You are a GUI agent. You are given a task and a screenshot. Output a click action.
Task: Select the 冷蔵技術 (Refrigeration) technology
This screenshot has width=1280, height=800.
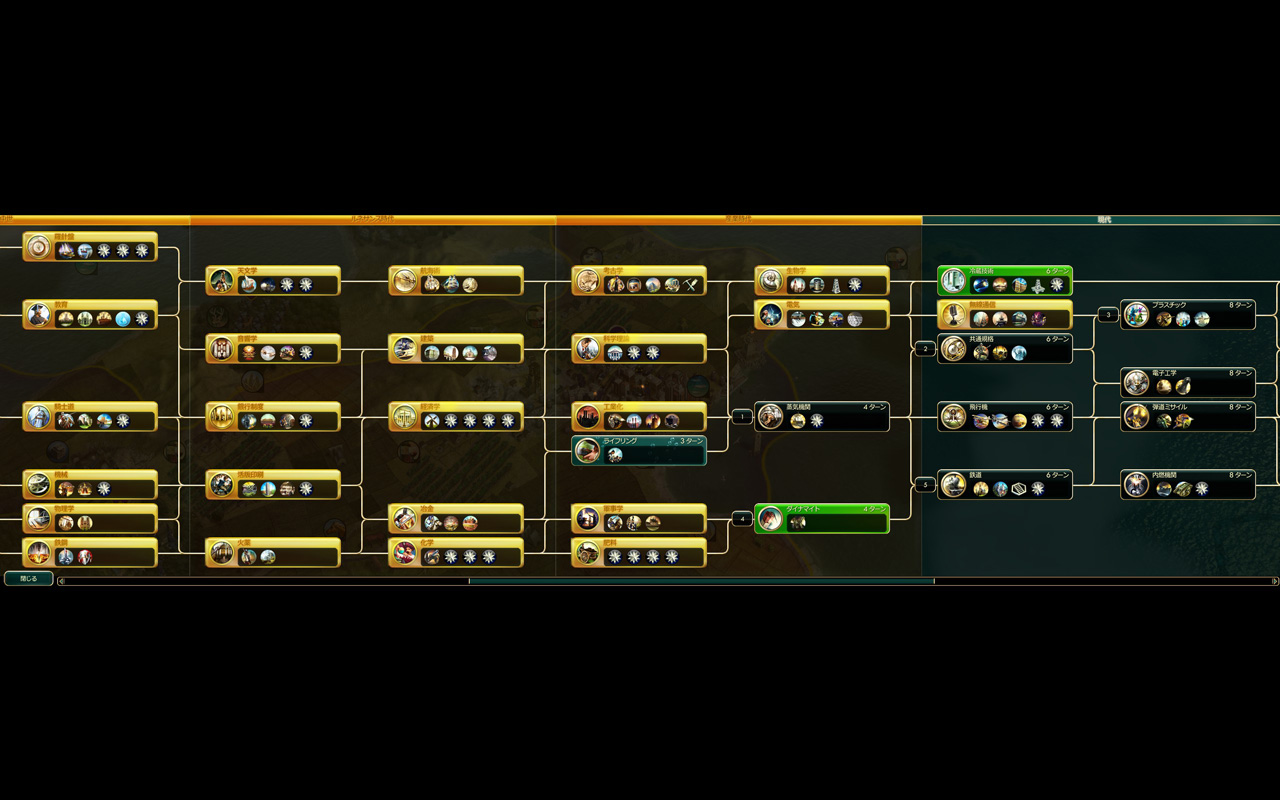(1005, 281)
